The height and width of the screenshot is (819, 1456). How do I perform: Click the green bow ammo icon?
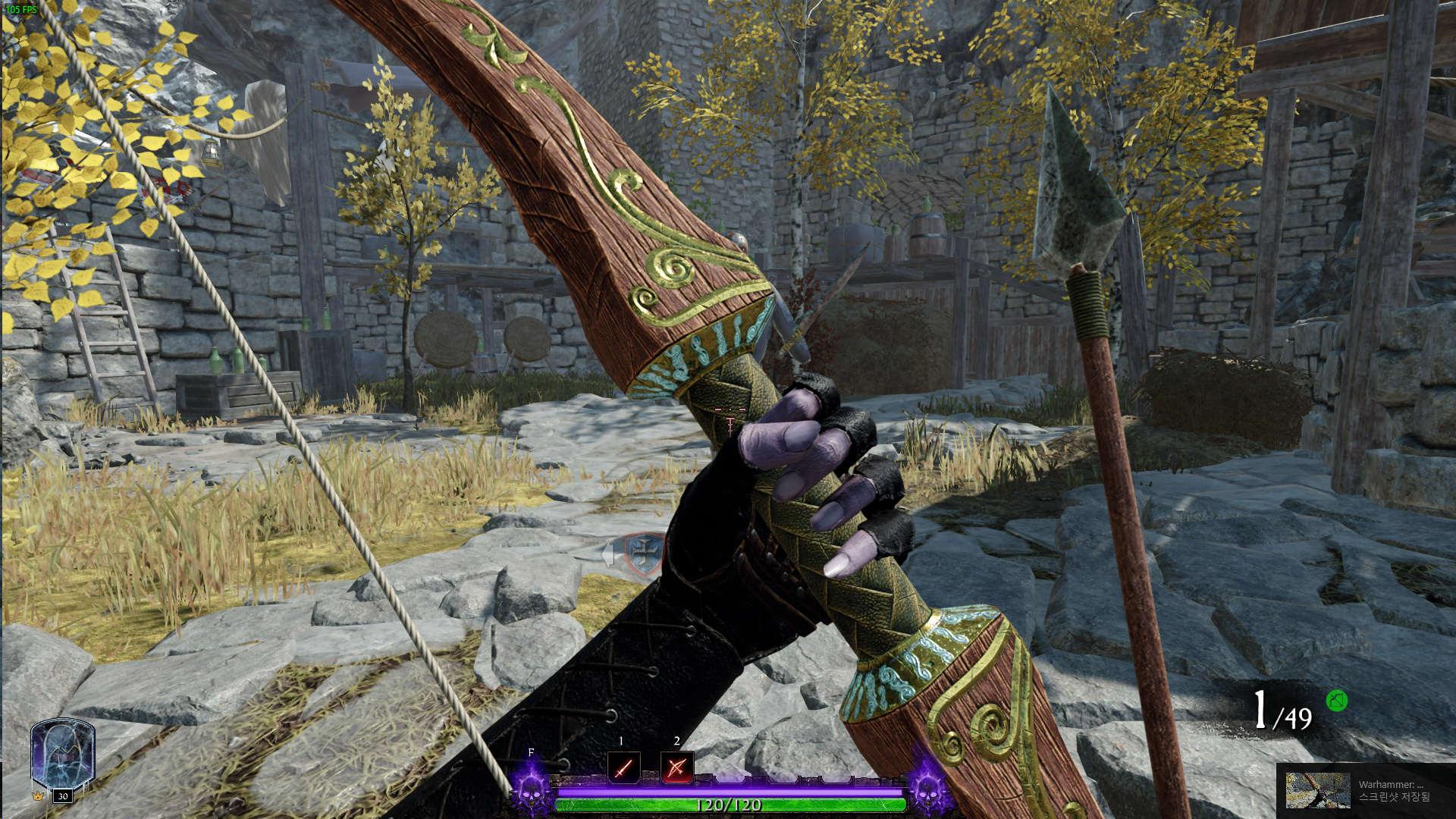(1336, 701)
